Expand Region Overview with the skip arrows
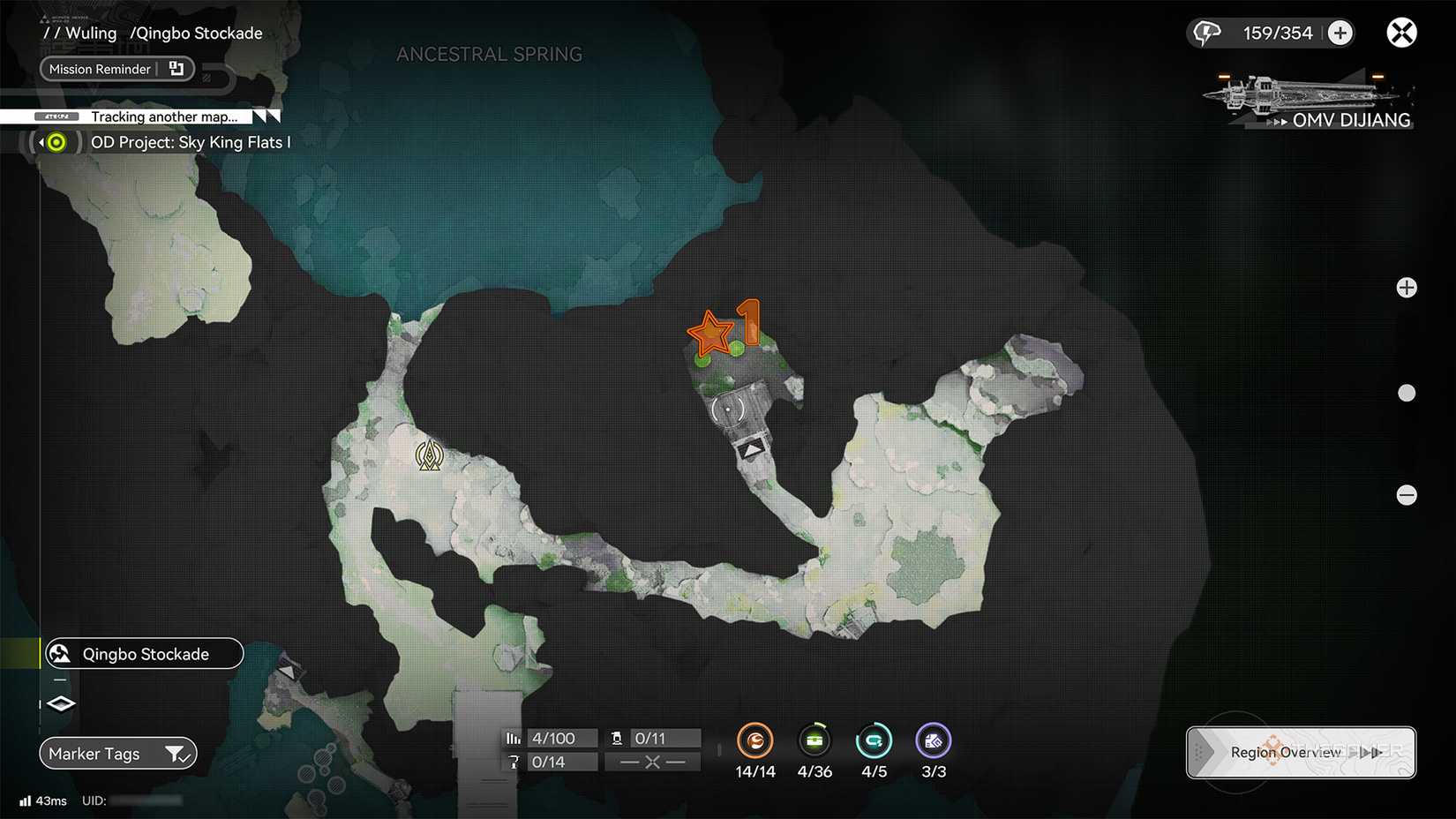 pyautogui.click(x=1369, y=753)
